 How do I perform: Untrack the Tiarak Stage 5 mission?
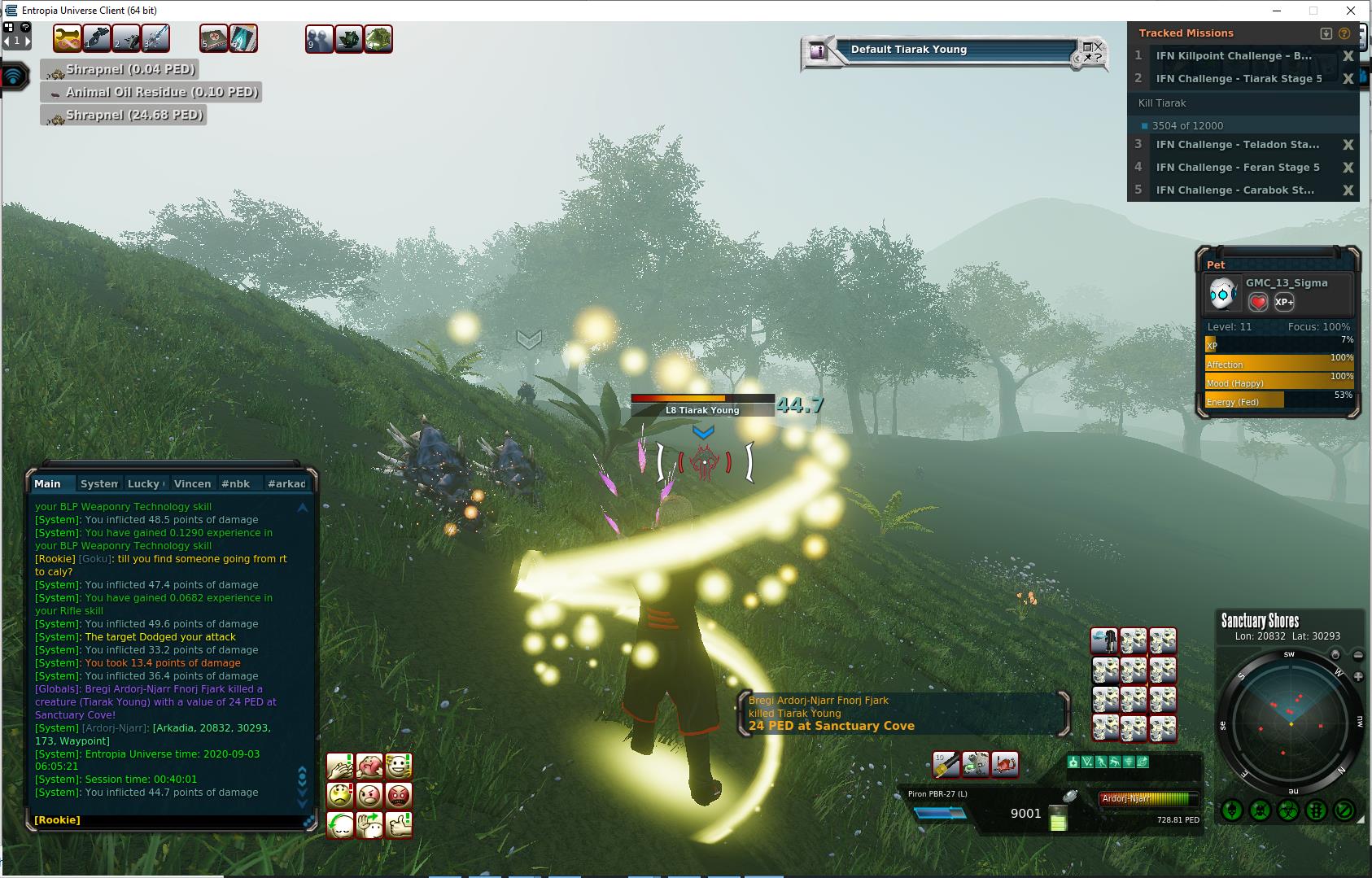(1348, 79)
